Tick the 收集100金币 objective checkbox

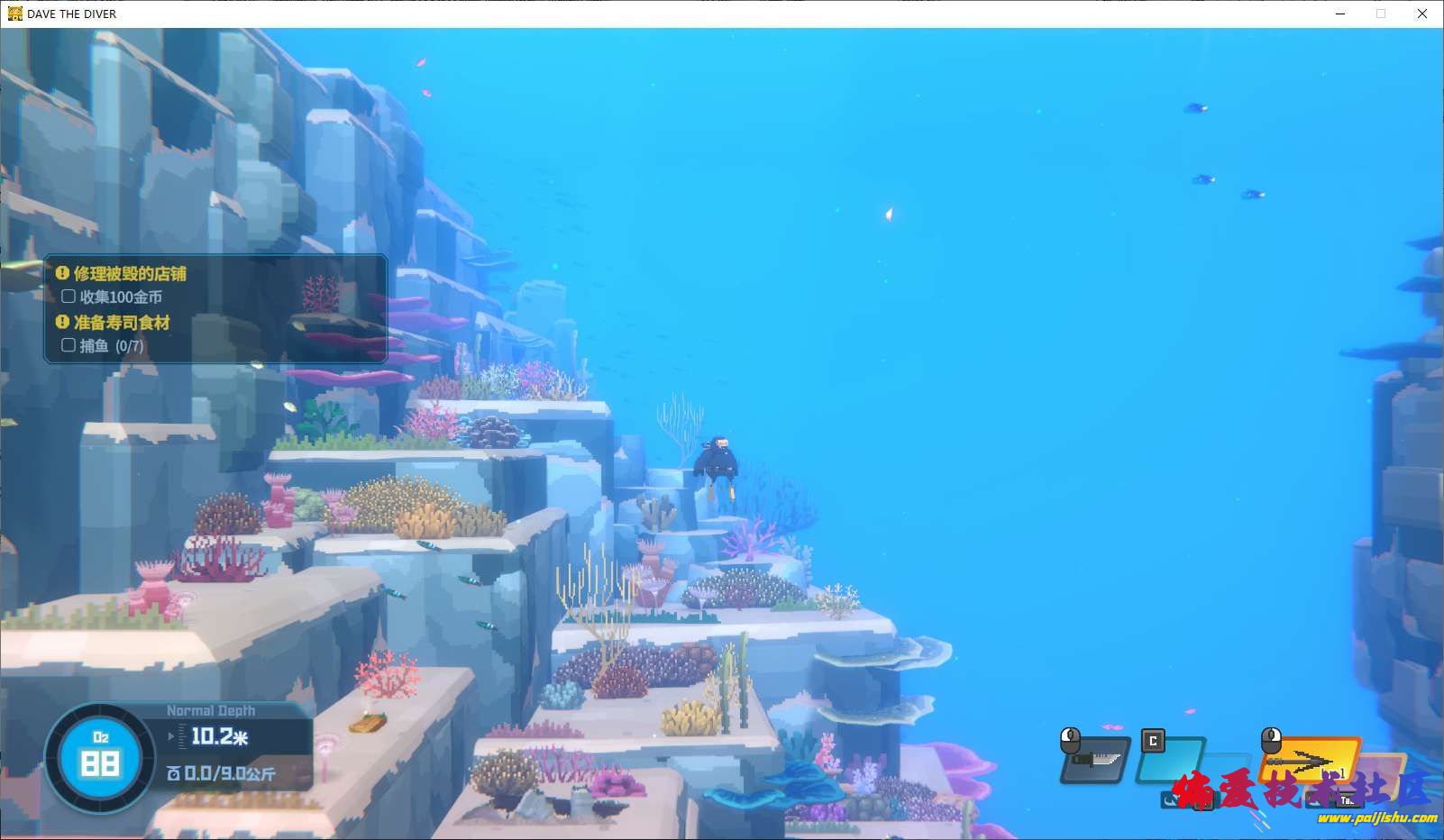pos(69,297)
